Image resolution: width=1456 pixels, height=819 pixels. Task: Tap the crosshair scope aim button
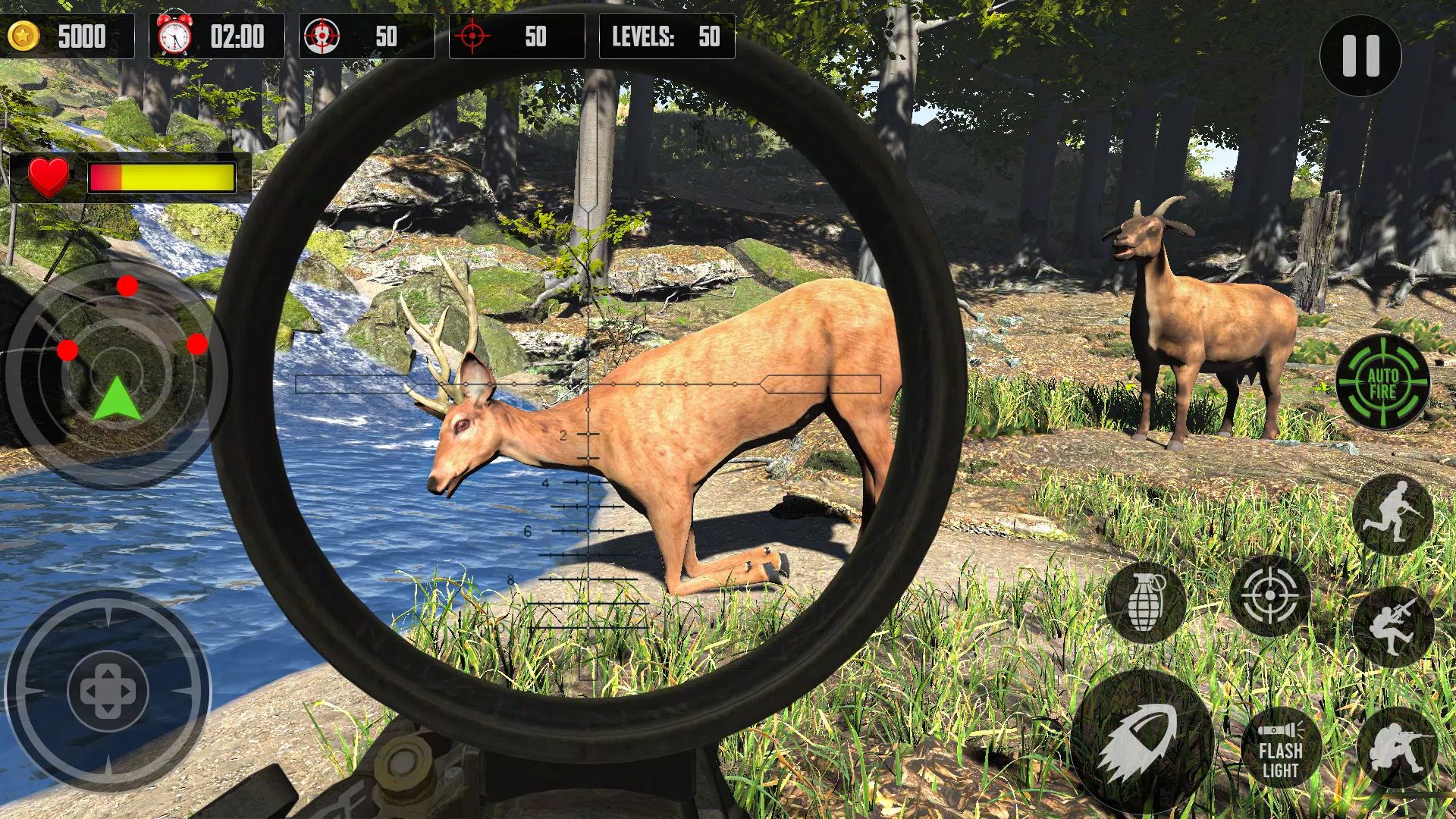[1269, 596]
